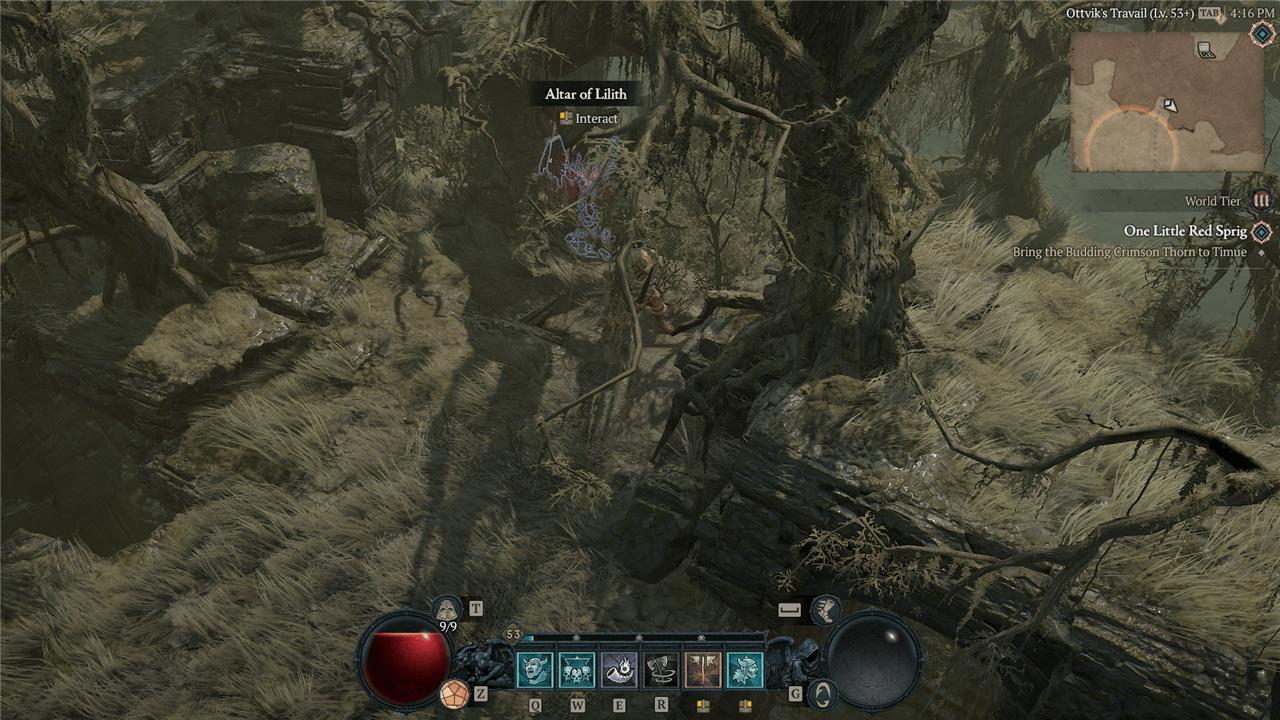Click the World Tier III emblem

(1261, 201)
